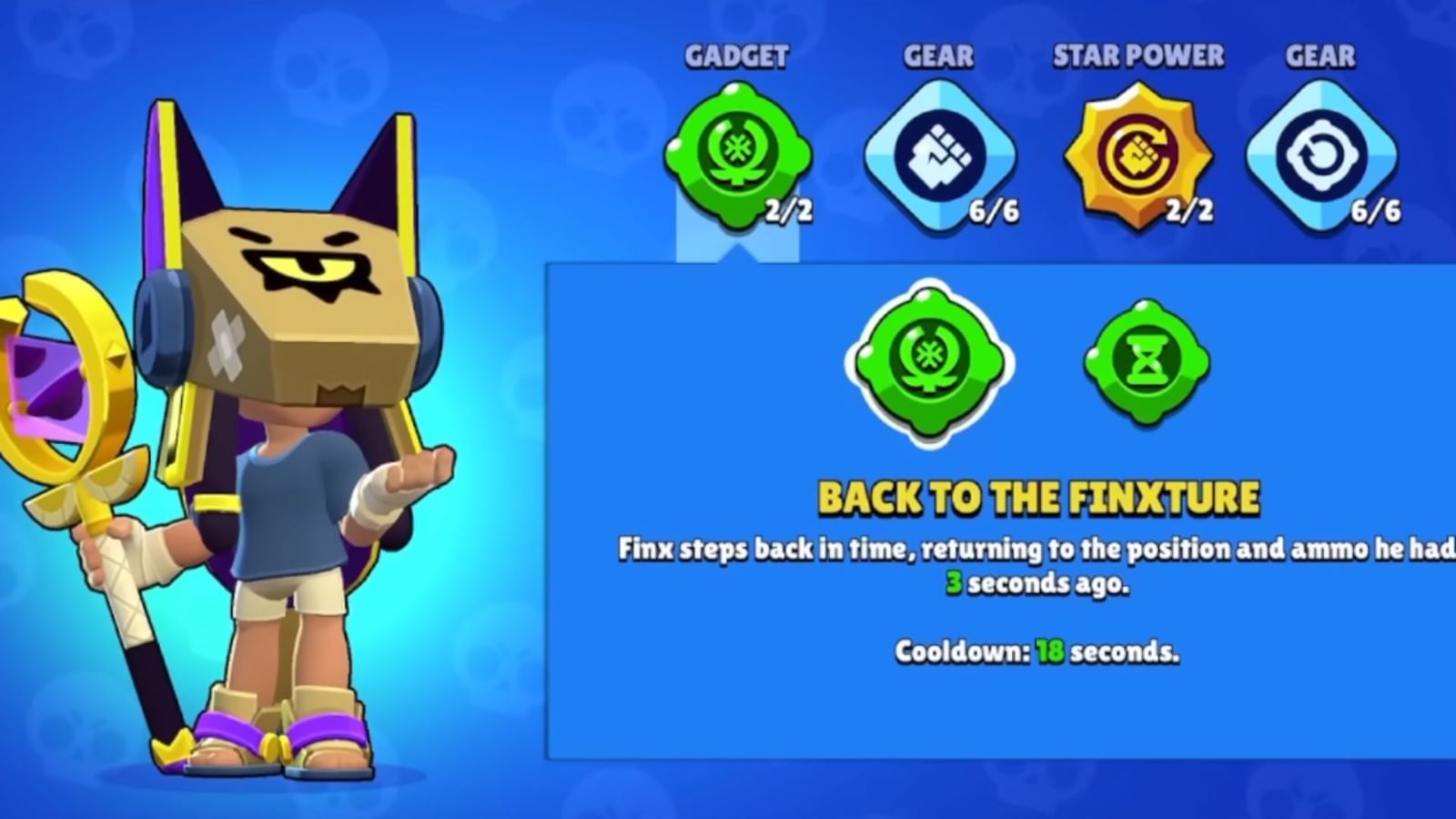
Task: Select the GADGET tab header
Action: (735, 57)
